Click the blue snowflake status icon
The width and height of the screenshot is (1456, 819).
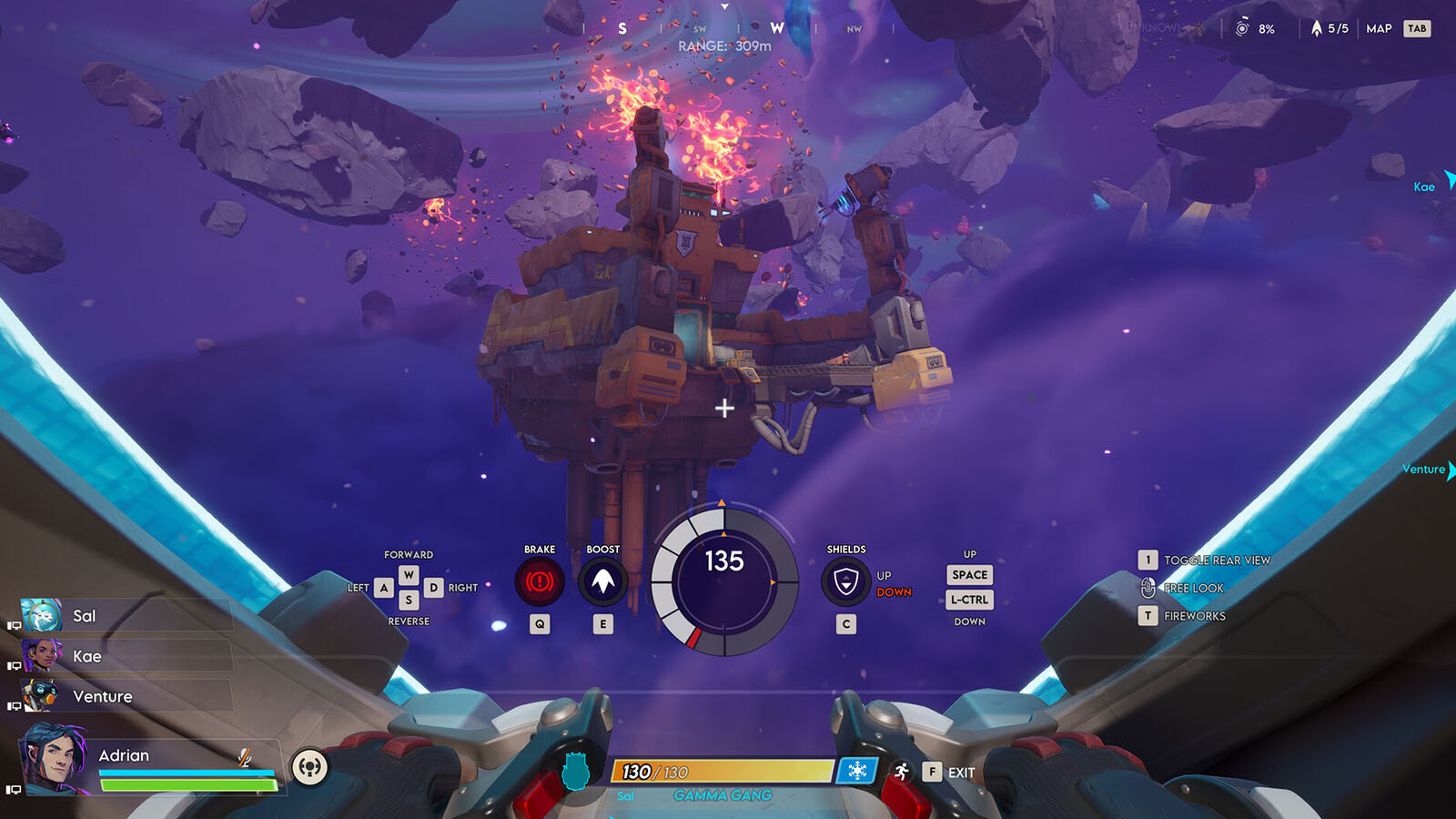pos(856,772)
